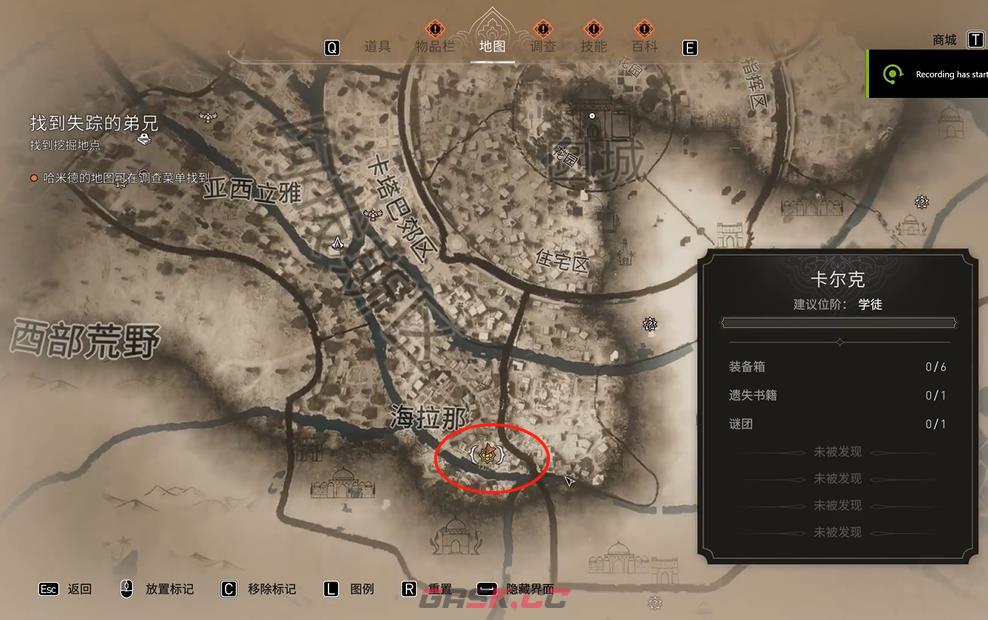Select the 地图 map tab

point(492,46)
